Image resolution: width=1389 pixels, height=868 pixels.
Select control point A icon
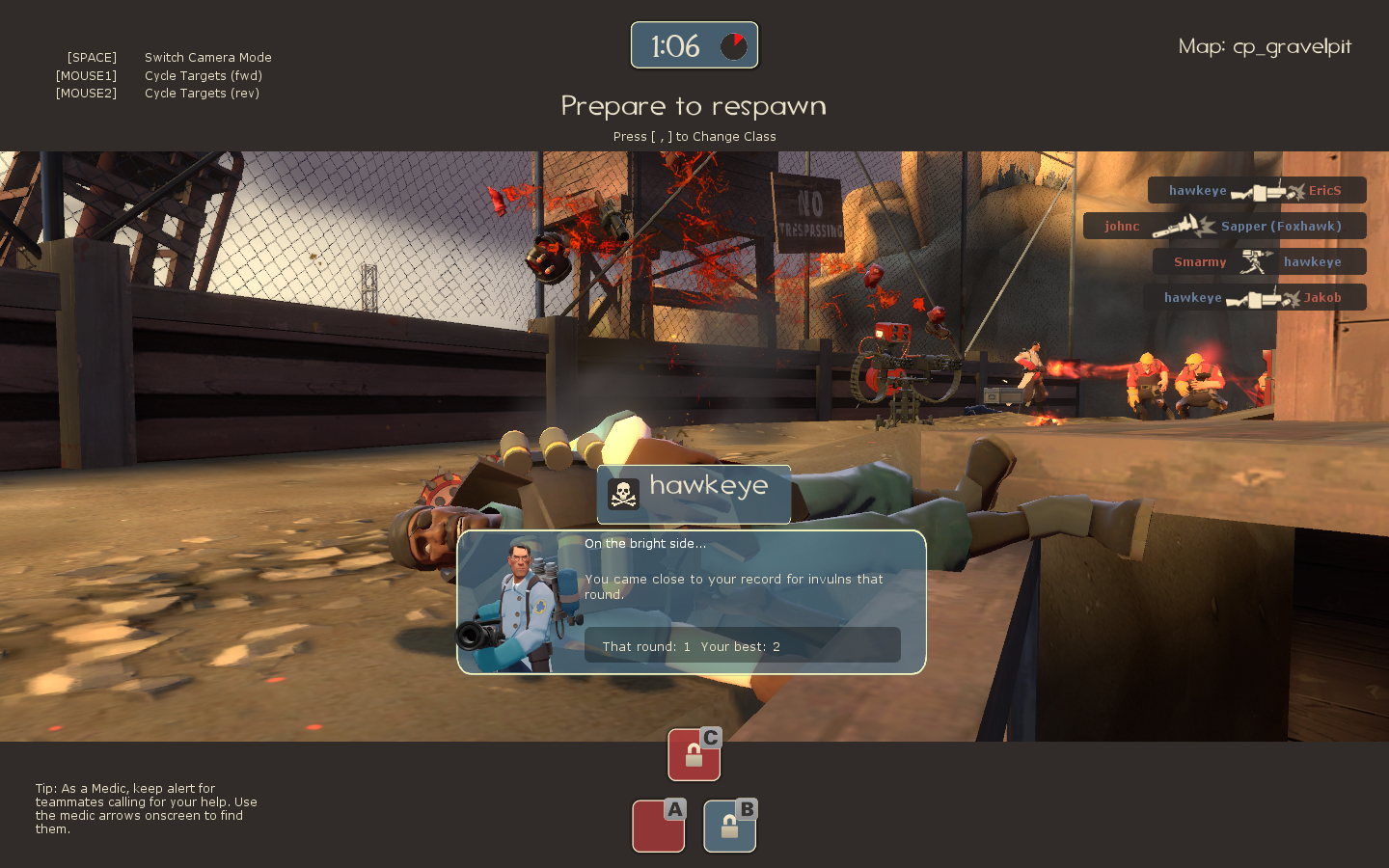(659, 827)
